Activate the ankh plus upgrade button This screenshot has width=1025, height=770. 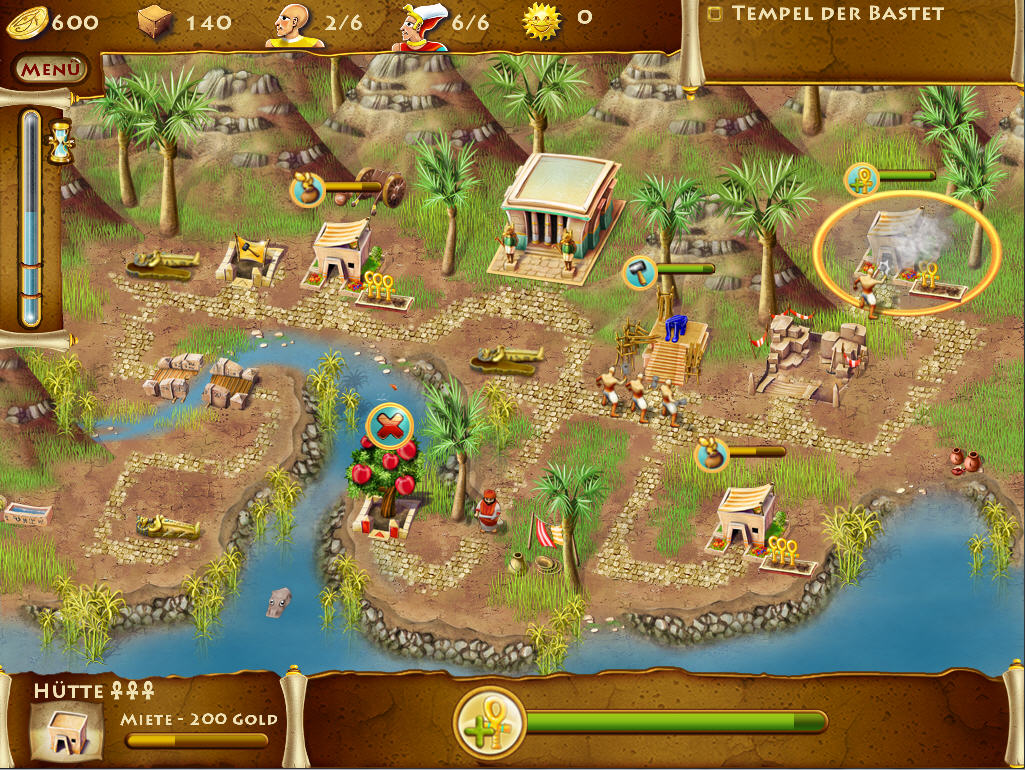click(489, 723)
